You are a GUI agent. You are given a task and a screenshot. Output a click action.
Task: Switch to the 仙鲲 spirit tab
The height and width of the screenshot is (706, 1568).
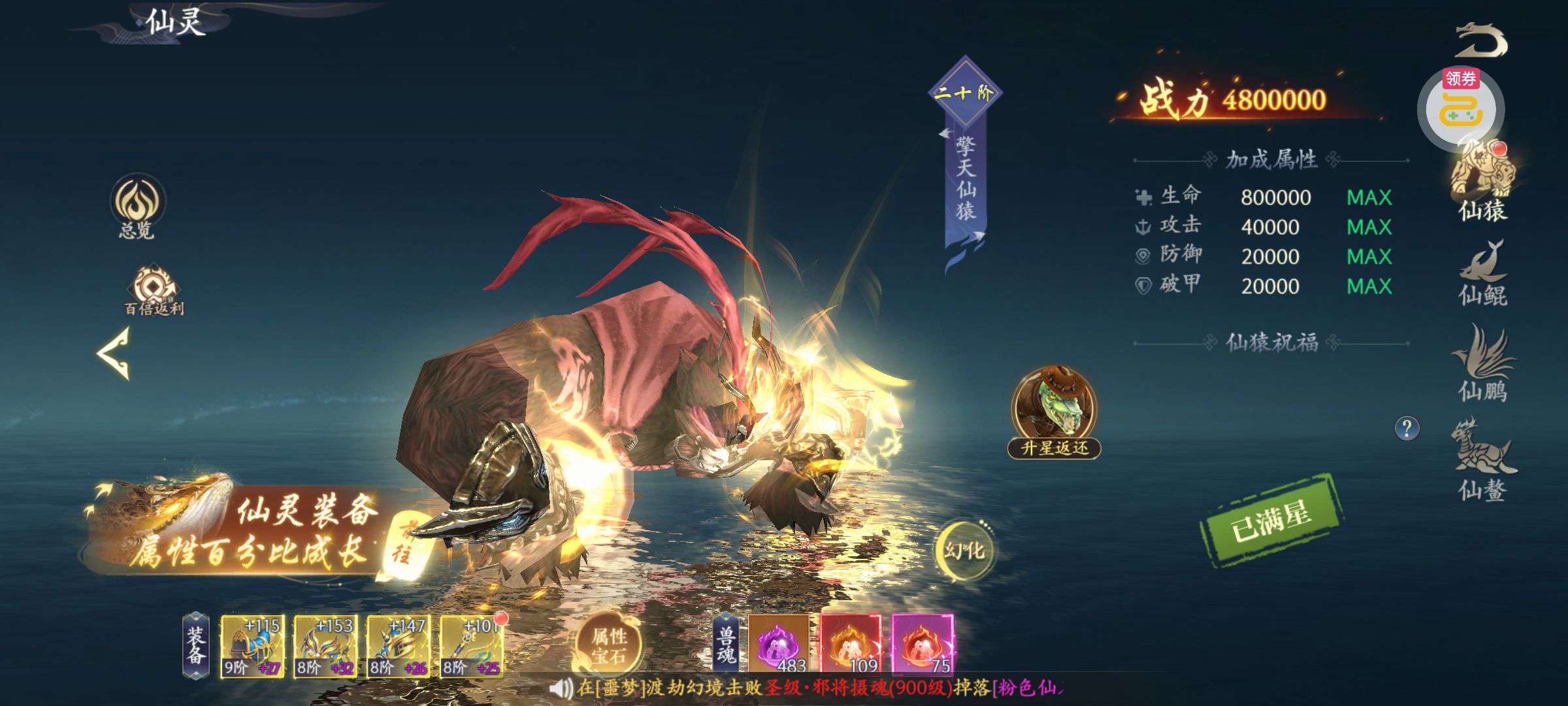[1482, 274]
